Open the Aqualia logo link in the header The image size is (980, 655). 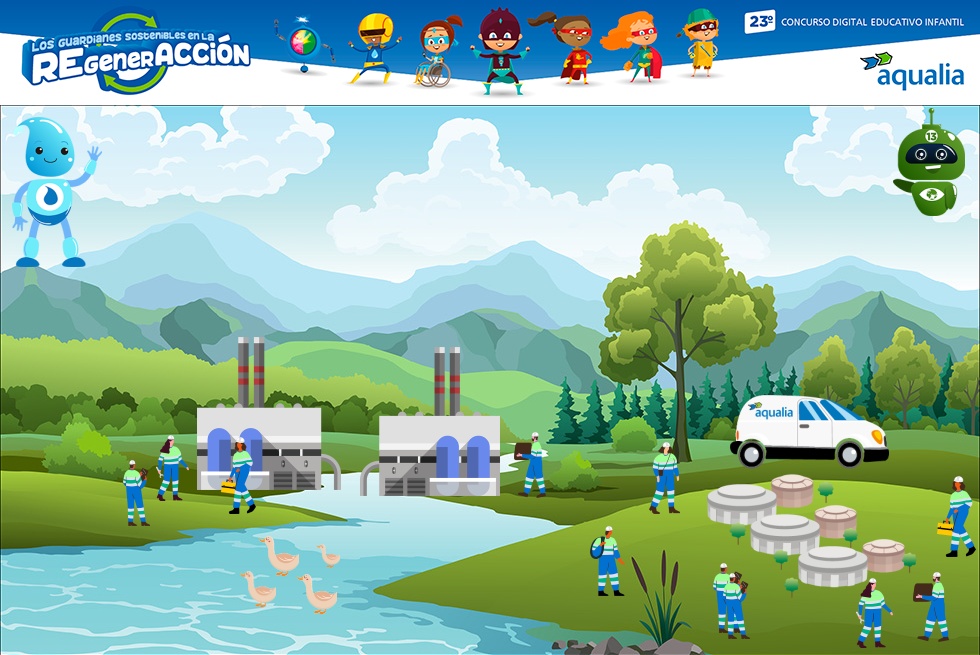pos(912,70)
